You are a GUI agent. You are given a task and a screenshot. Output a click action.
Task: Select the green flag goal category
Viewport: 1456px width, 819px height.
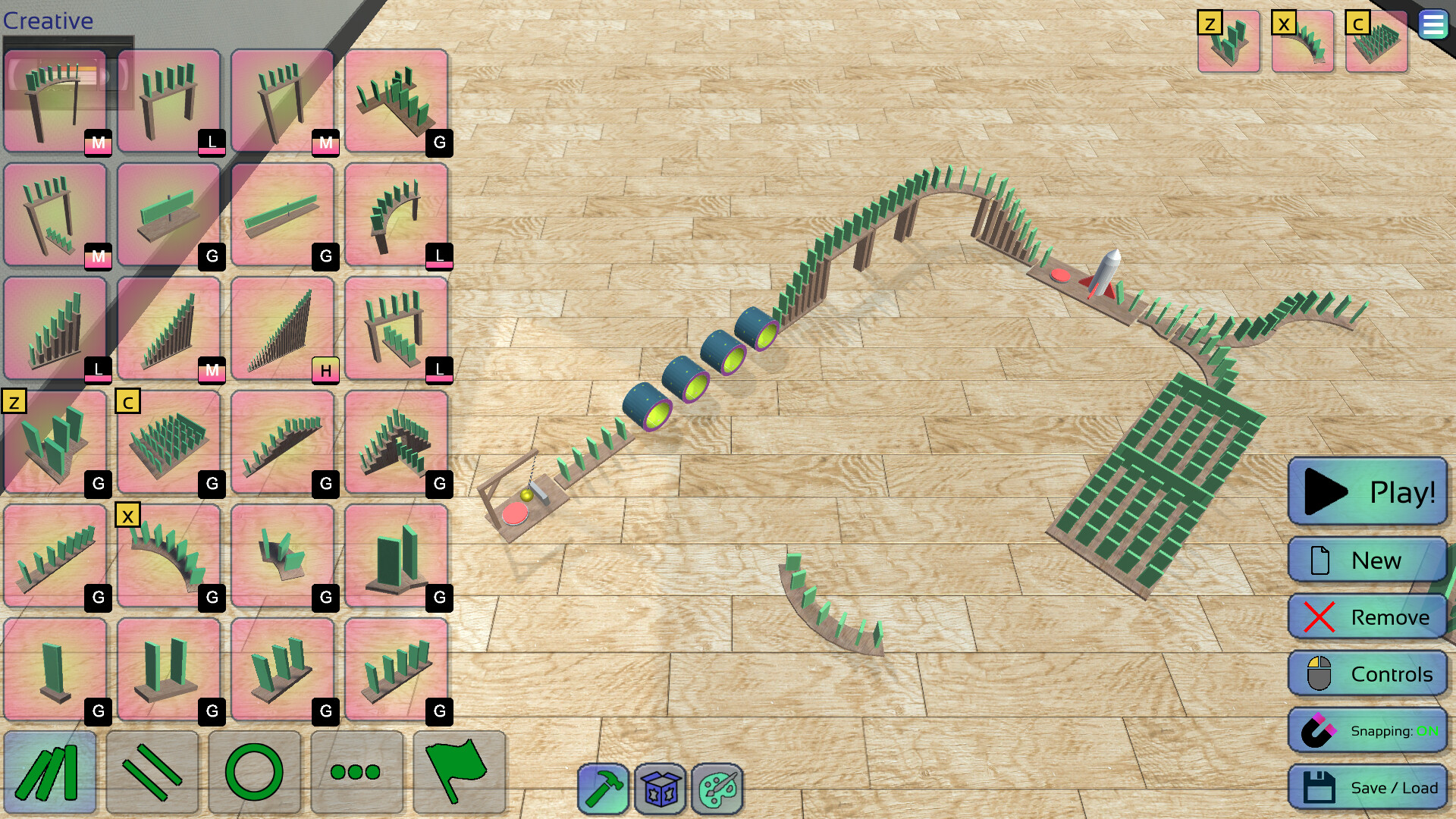pos(459,772)
